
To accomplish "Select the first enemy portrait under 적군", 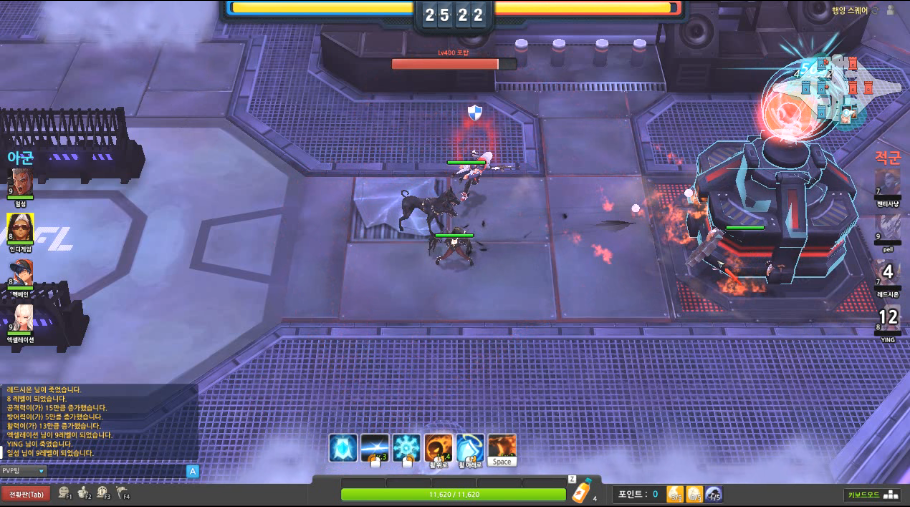I will 888,183.
